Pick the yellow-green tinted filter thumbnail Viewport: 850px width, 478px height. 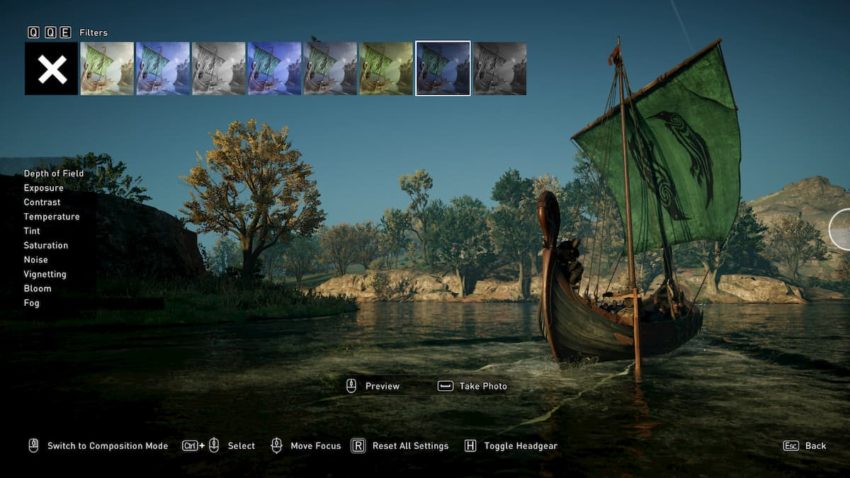(386, 68)
